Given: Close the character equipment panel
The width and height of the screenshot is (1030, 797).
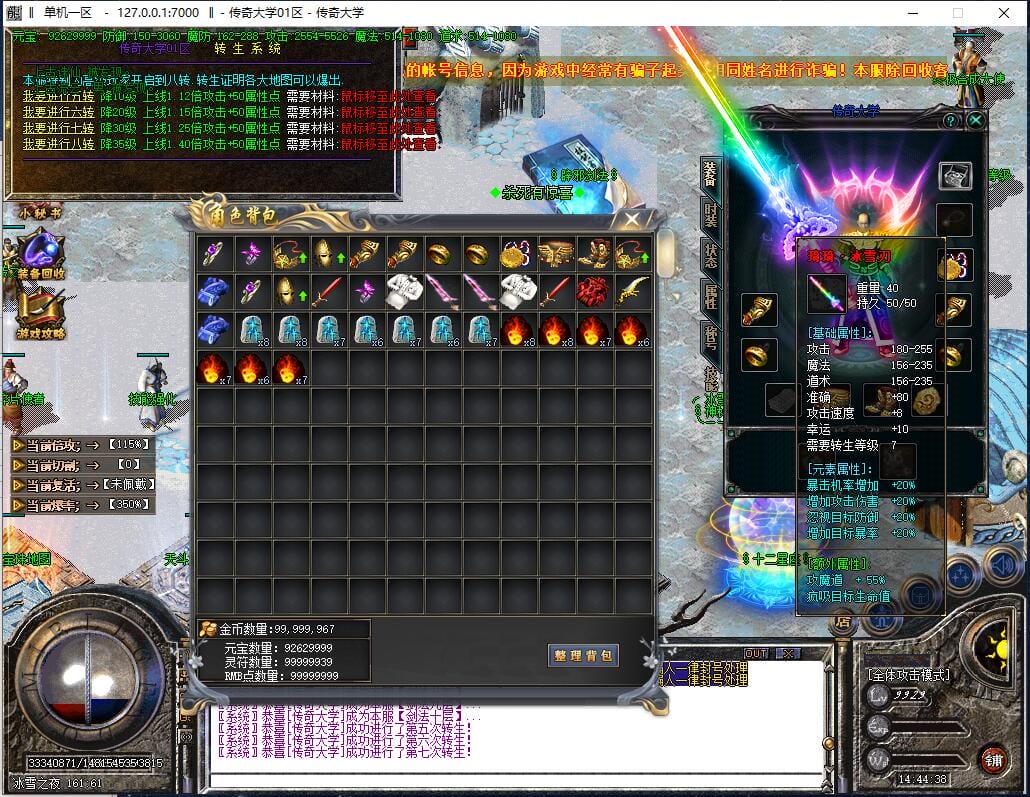Looking at the screenshot, I should pyautogui.click(x=975, y=121).
